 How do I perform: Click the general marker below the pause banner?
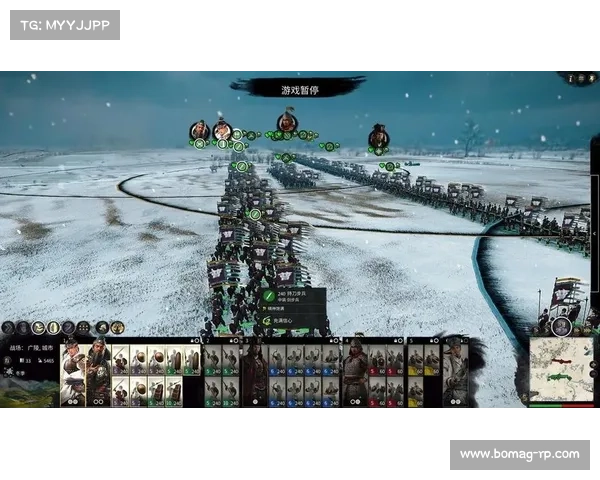(x=287, y=122)
